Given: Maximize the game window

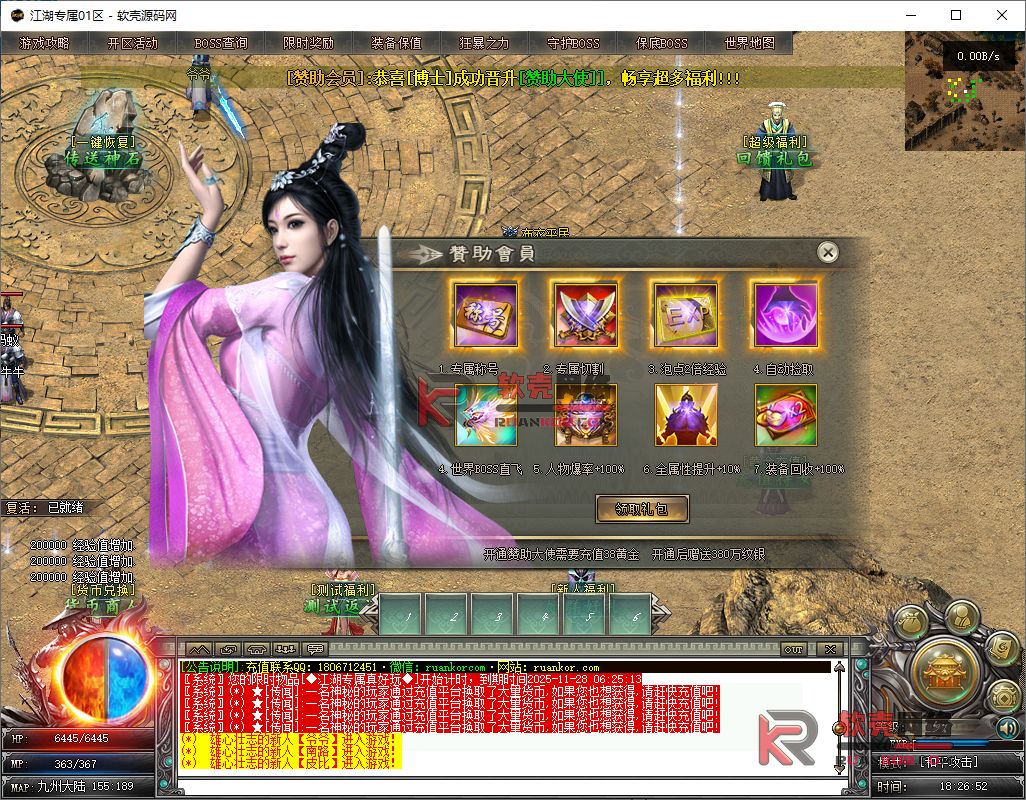Looking at the screenshot, I should (x=956, y=15).
